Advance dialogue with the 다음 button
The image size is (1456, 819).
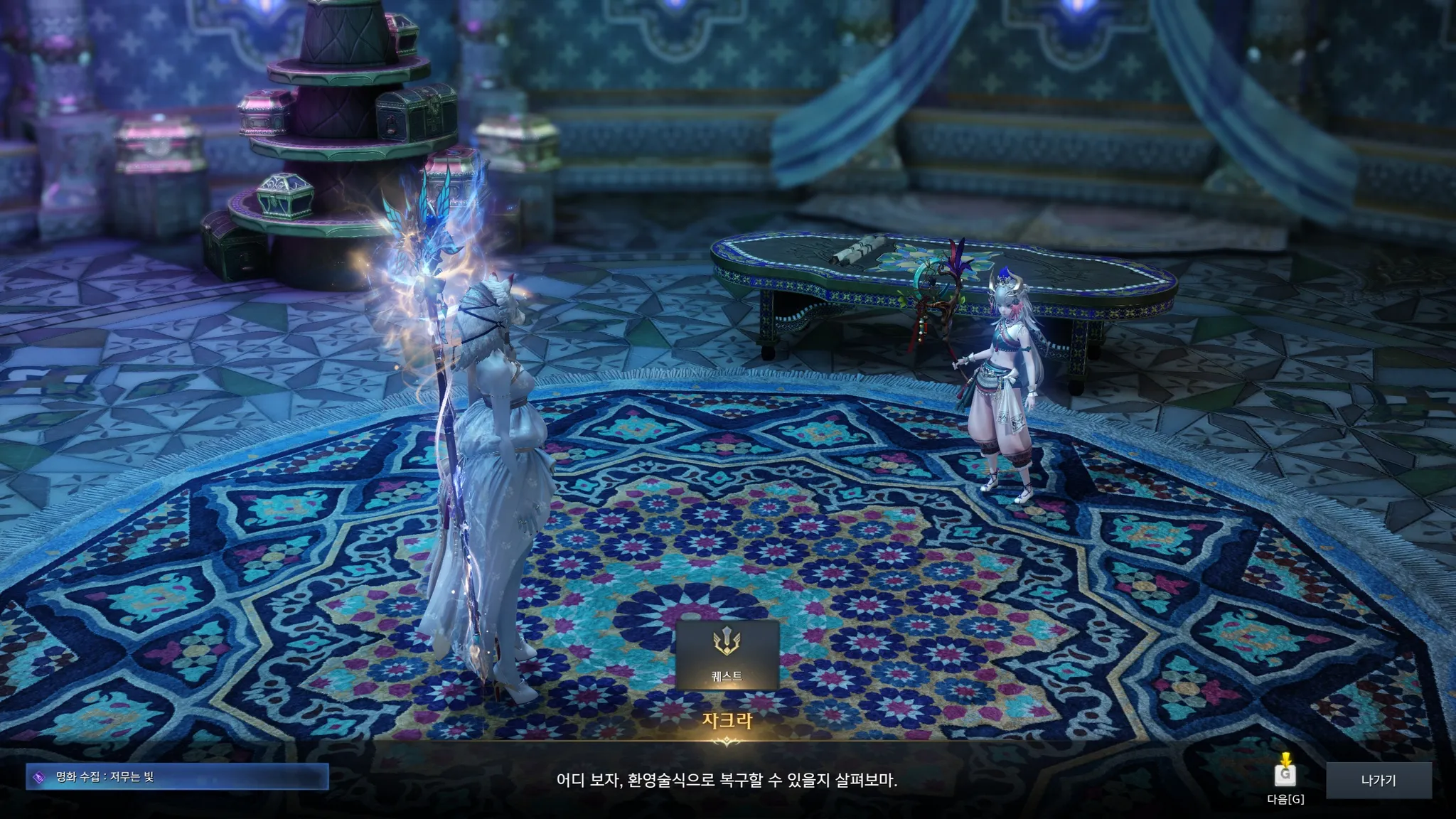[1285, 776]
